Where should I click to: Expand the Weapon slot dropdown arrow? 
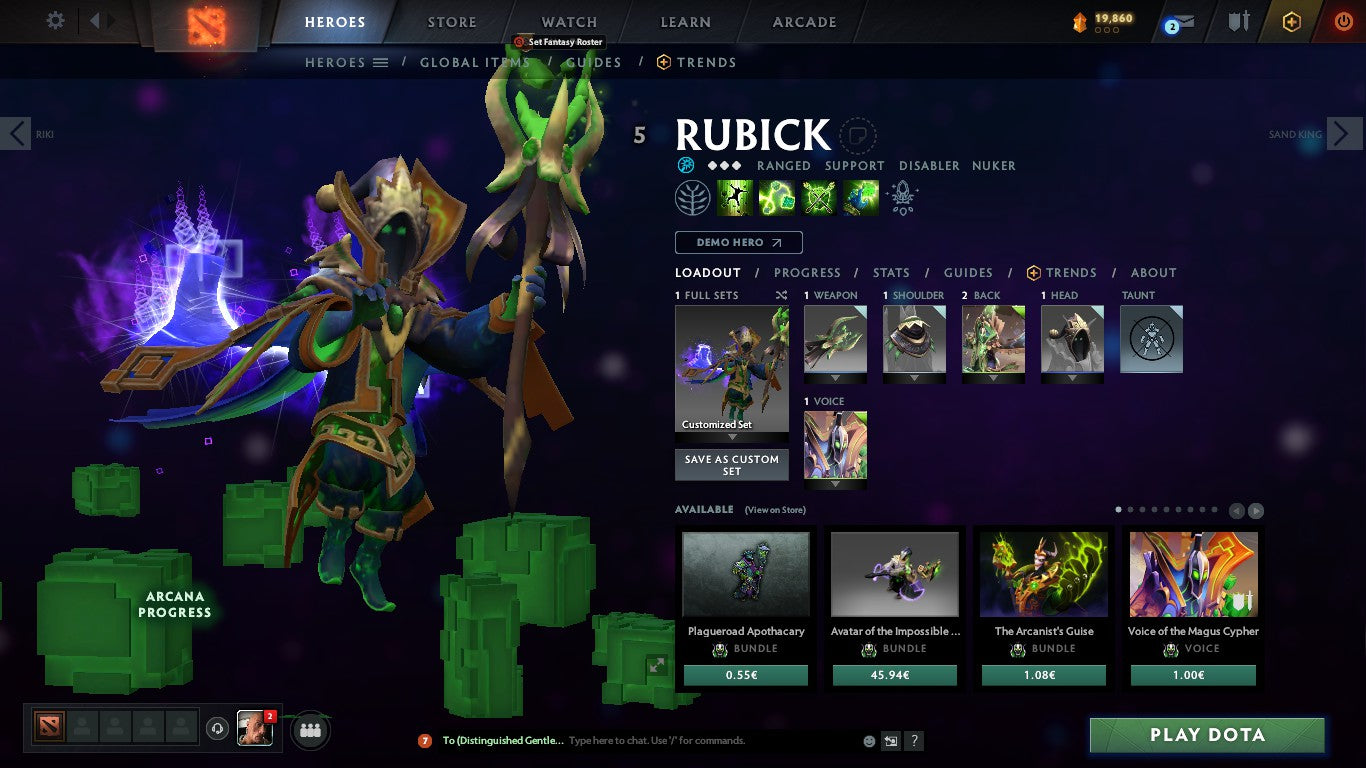click(x=835, y=382)
